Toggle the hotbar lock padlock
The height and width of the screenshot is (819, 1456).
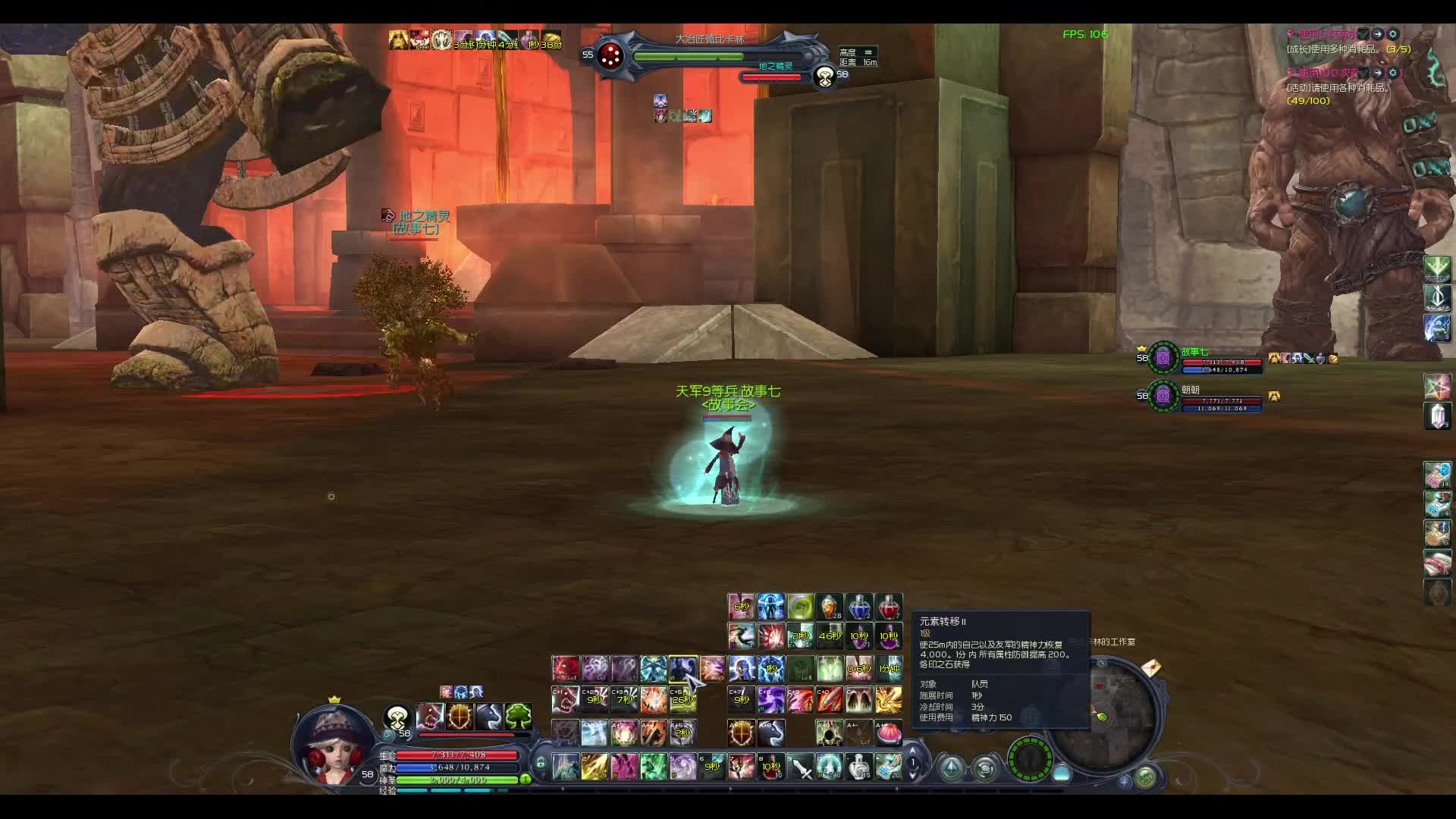540,763
